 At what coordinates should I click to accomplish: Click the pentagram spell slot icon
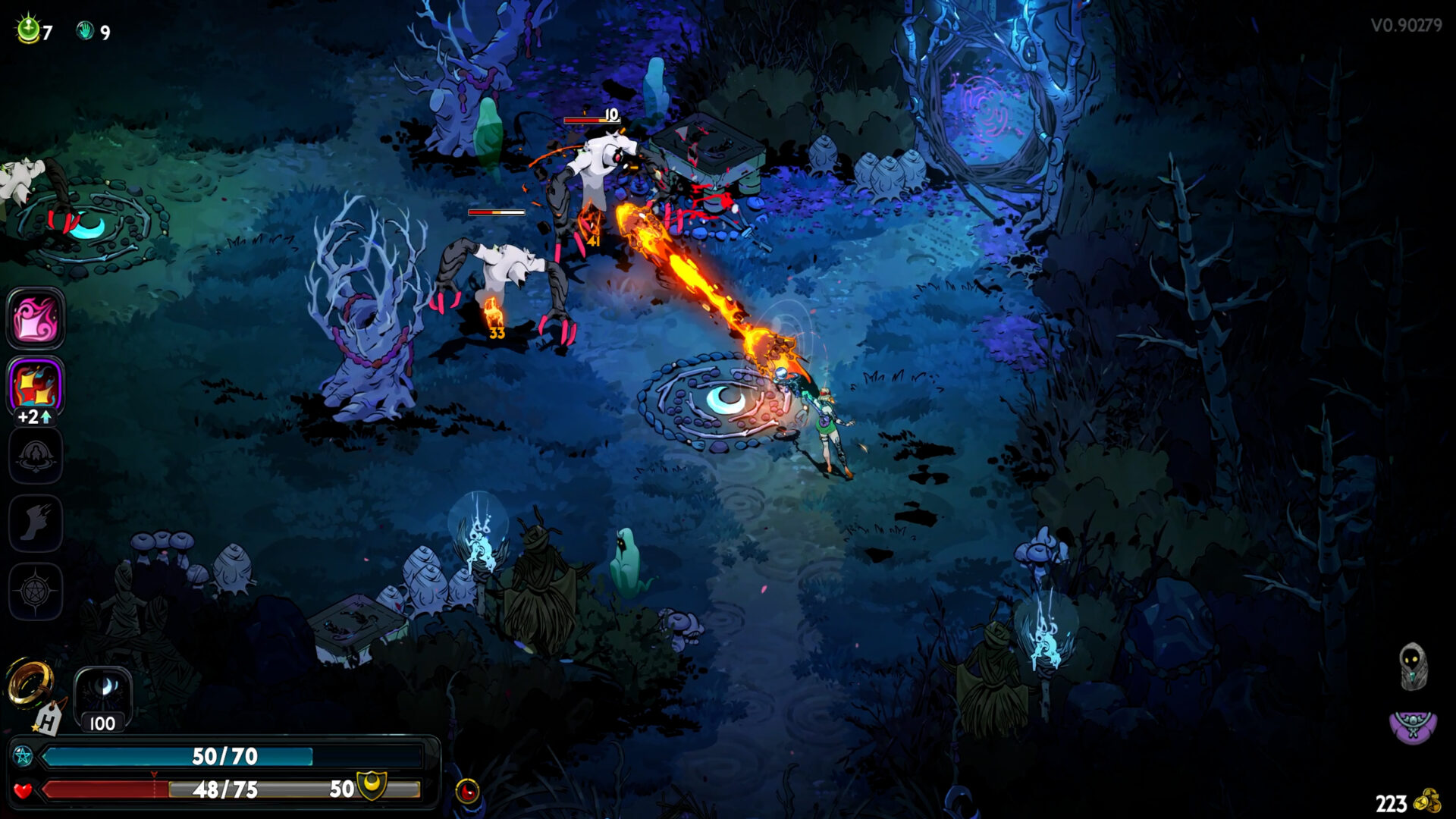point(36,588)
